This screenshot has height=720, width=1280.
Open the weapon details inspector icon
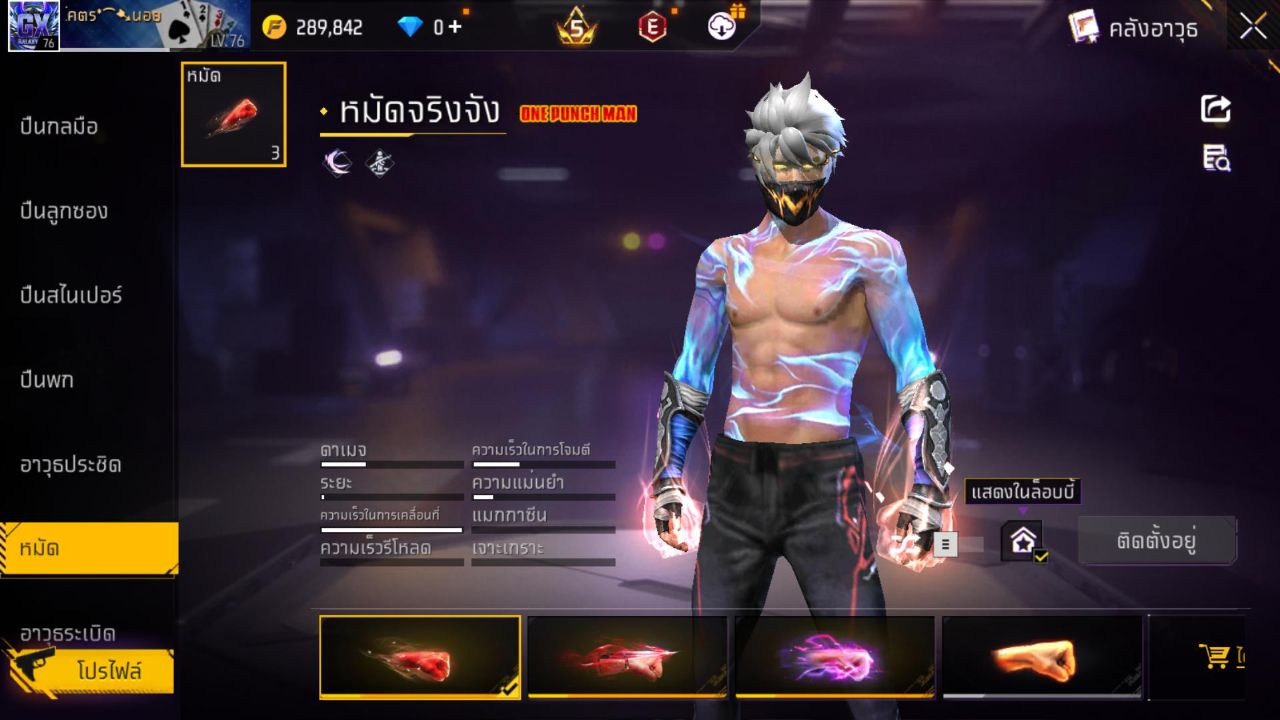1214,158
